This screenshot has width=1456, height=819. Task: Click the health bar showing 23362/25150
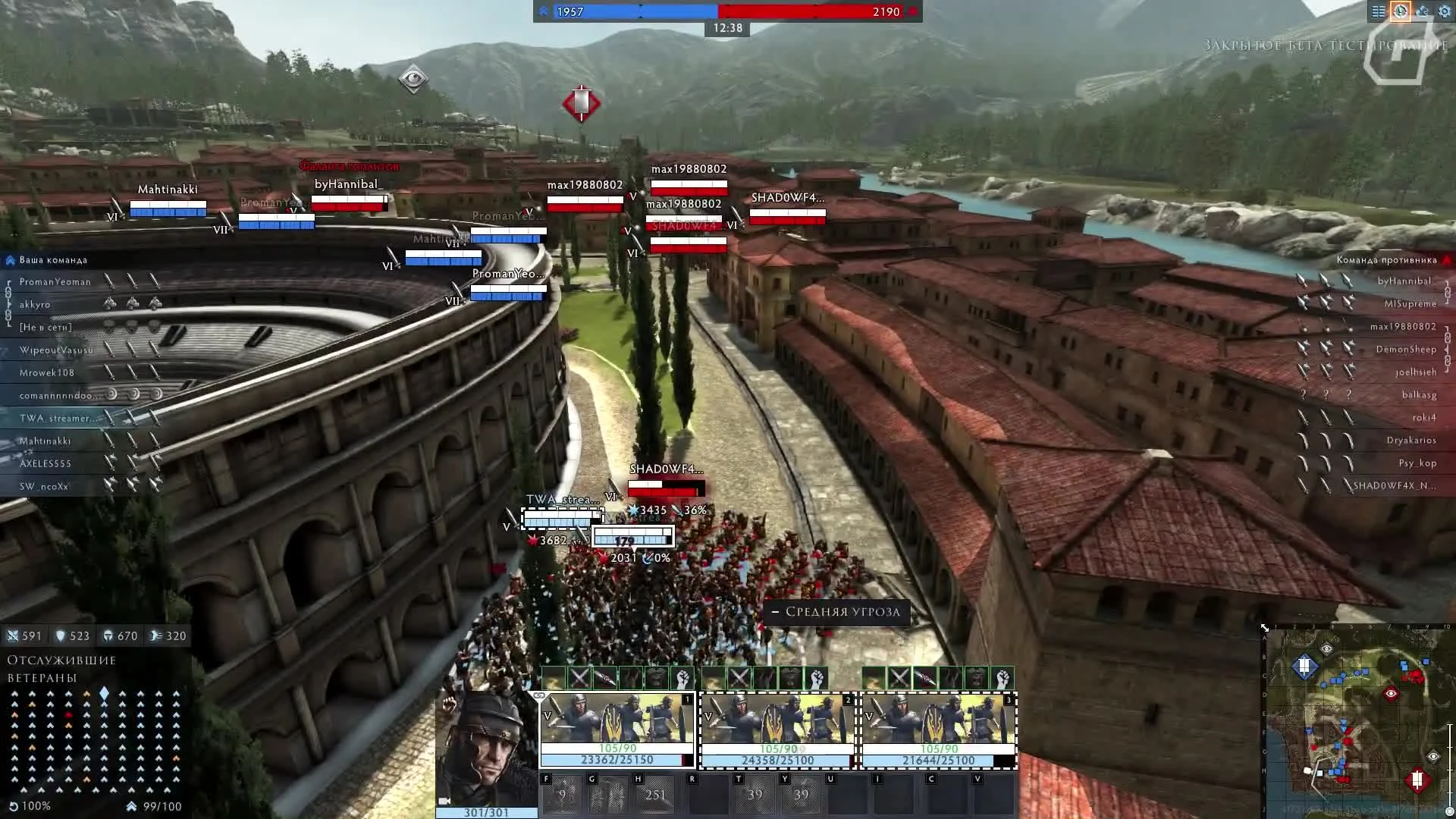[x=616, y=758]
